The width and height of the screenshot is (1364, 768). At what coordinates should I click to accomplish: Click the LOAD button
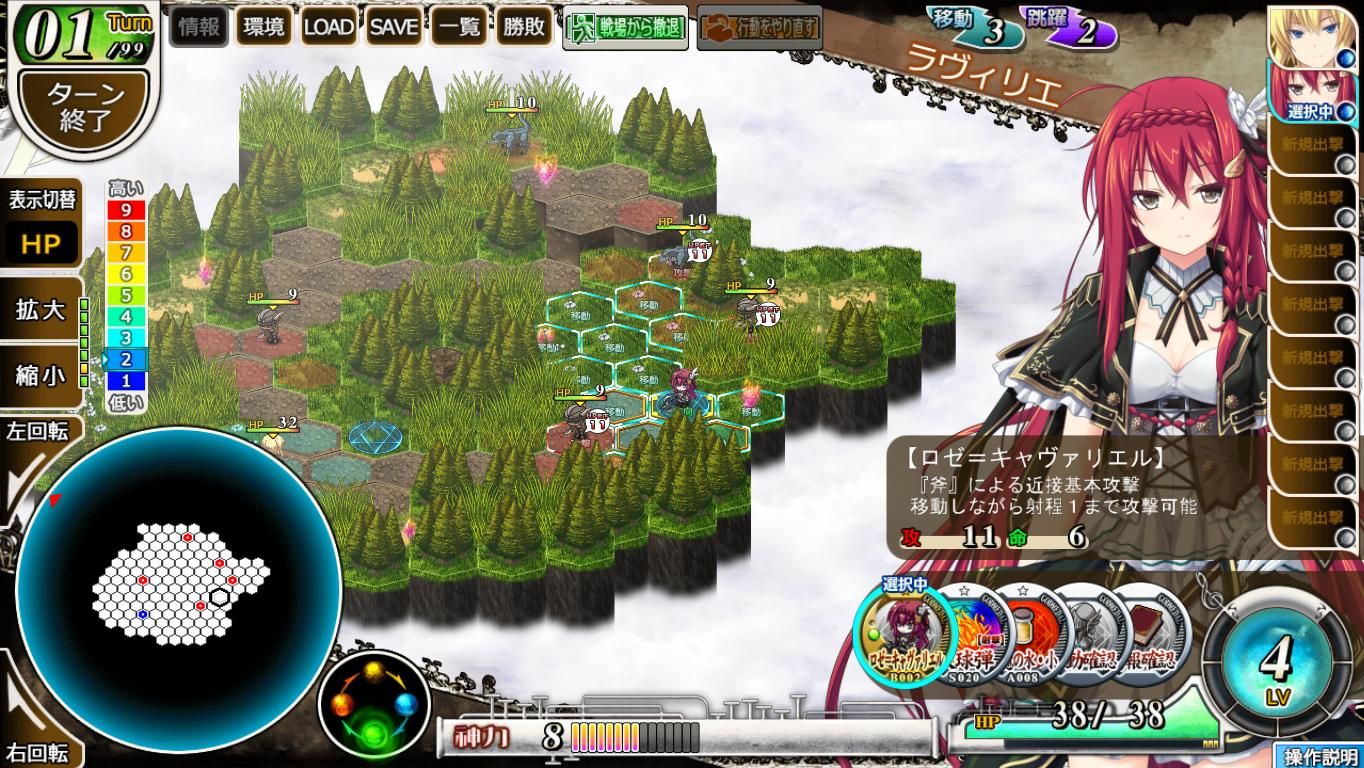(x=329, y=28)
